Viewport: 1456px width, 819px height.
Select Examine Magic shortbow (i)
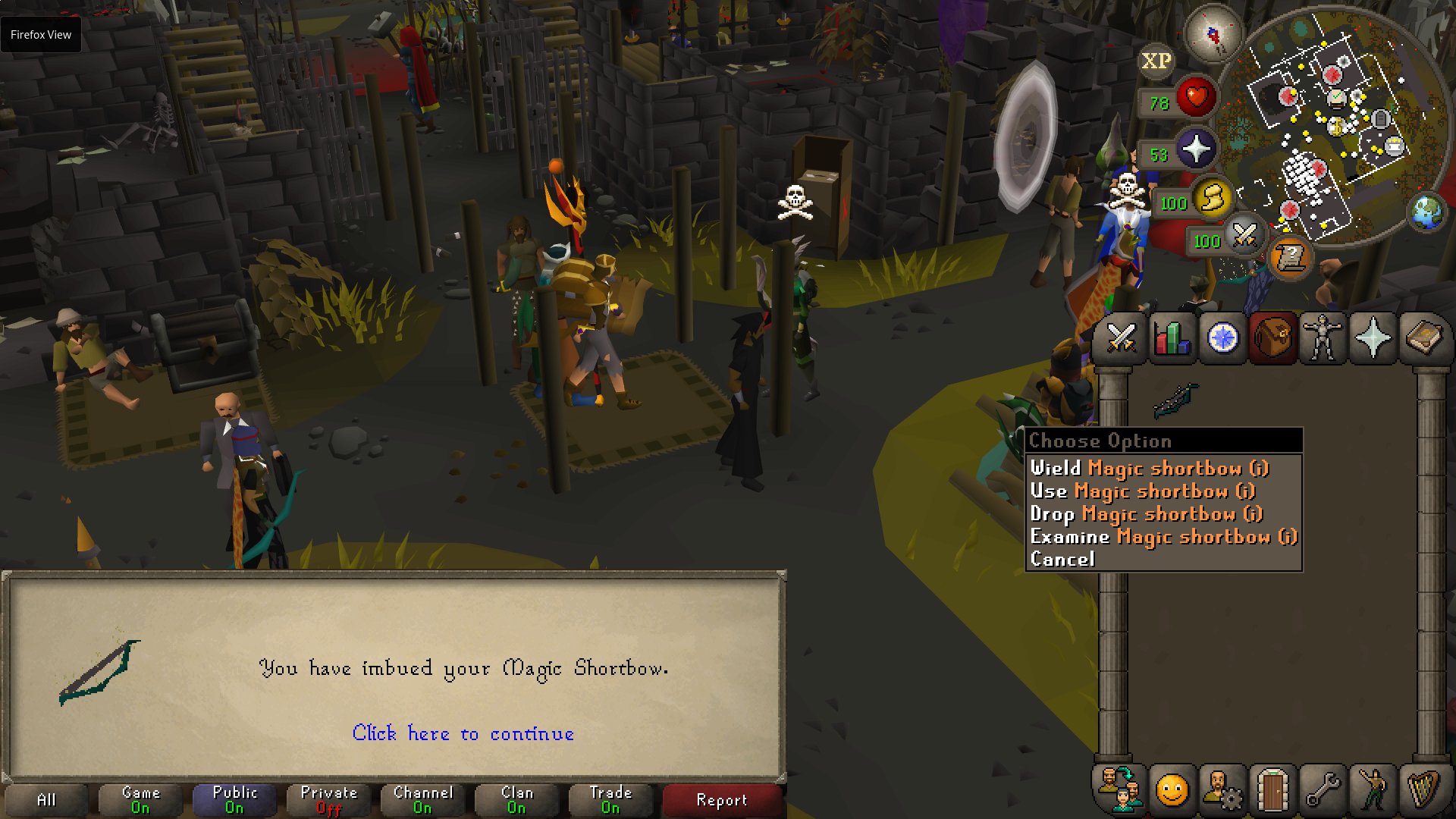click(1163, 537)
